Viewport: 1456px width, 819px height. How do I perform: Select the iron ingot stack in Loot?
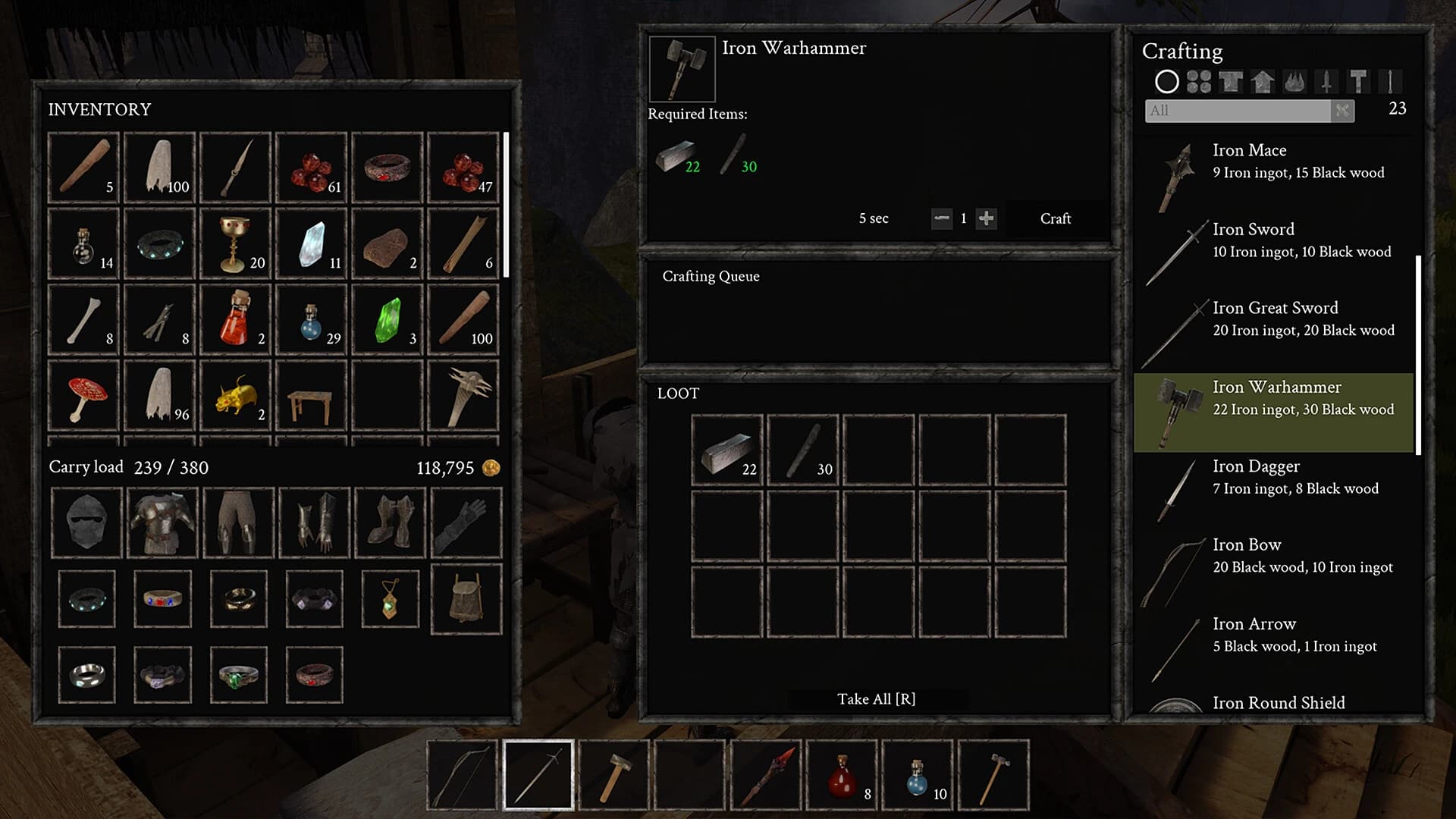726,450
